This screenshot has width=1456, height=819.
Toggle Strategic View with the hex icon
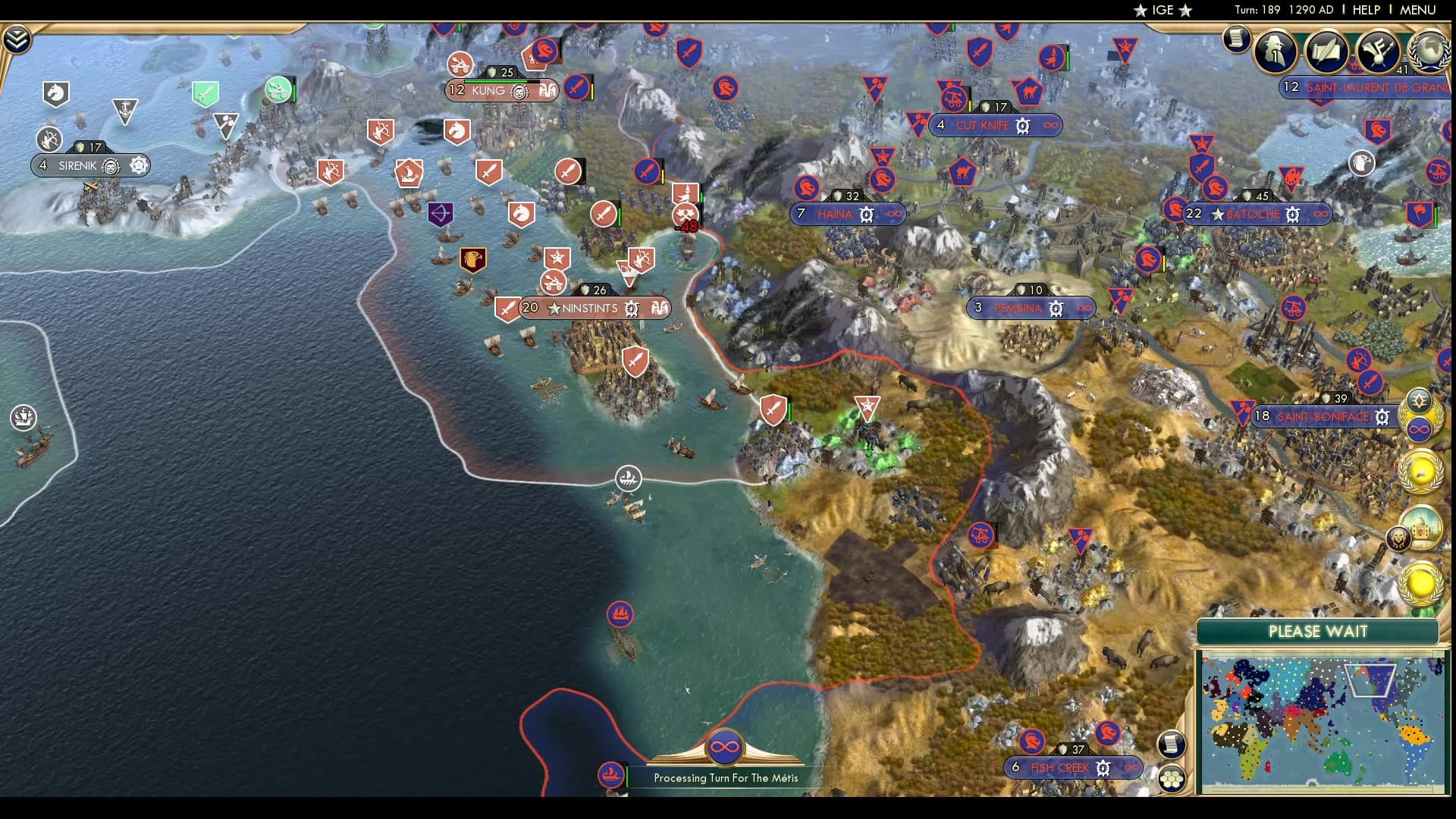click(1172, 780)
